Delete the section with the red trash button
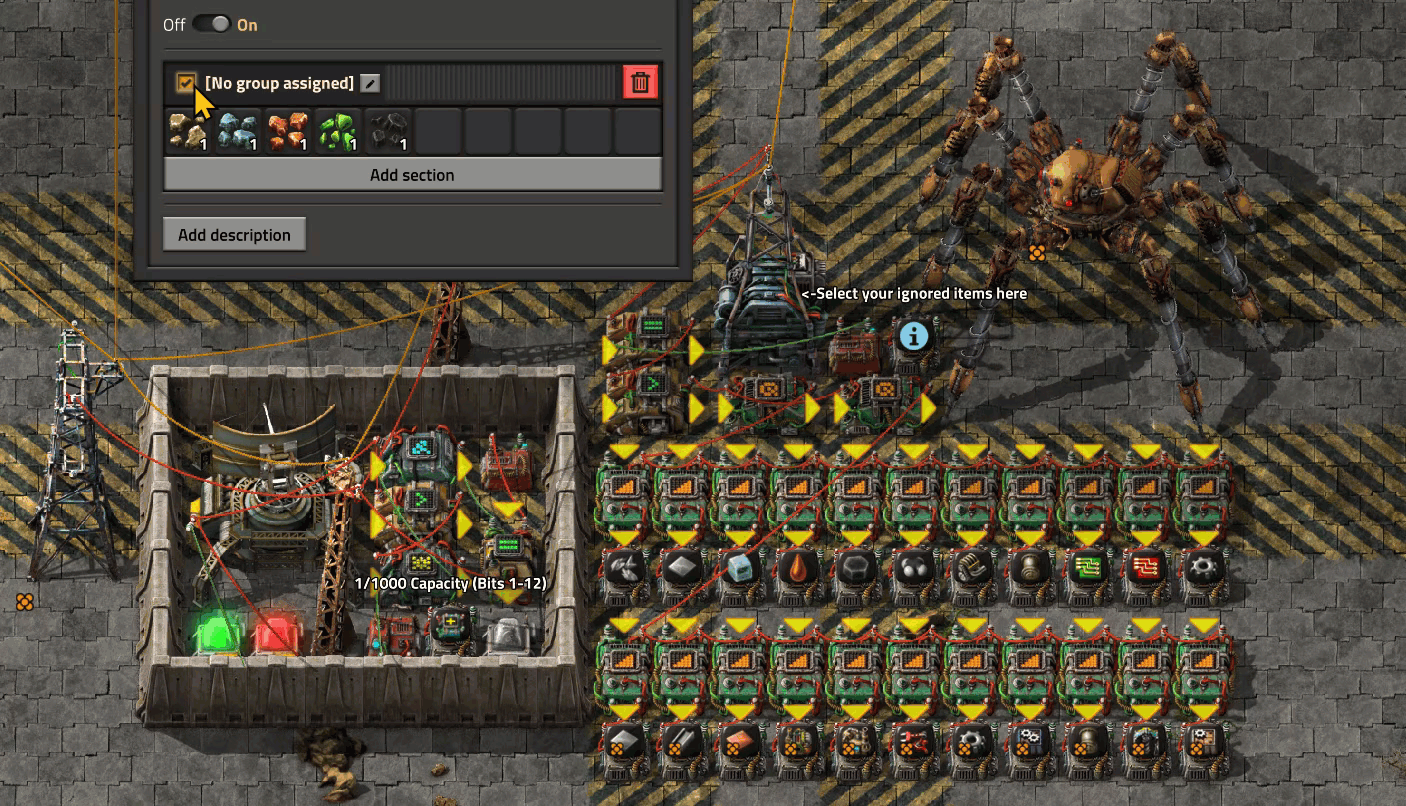Viewport: 1406px width, 806px height. coord(640,82)
